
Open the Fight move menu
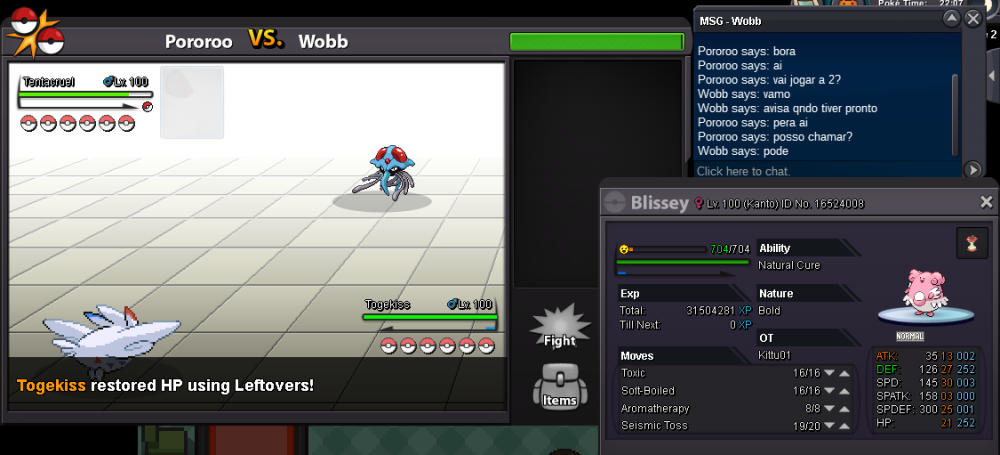point(559,327)
